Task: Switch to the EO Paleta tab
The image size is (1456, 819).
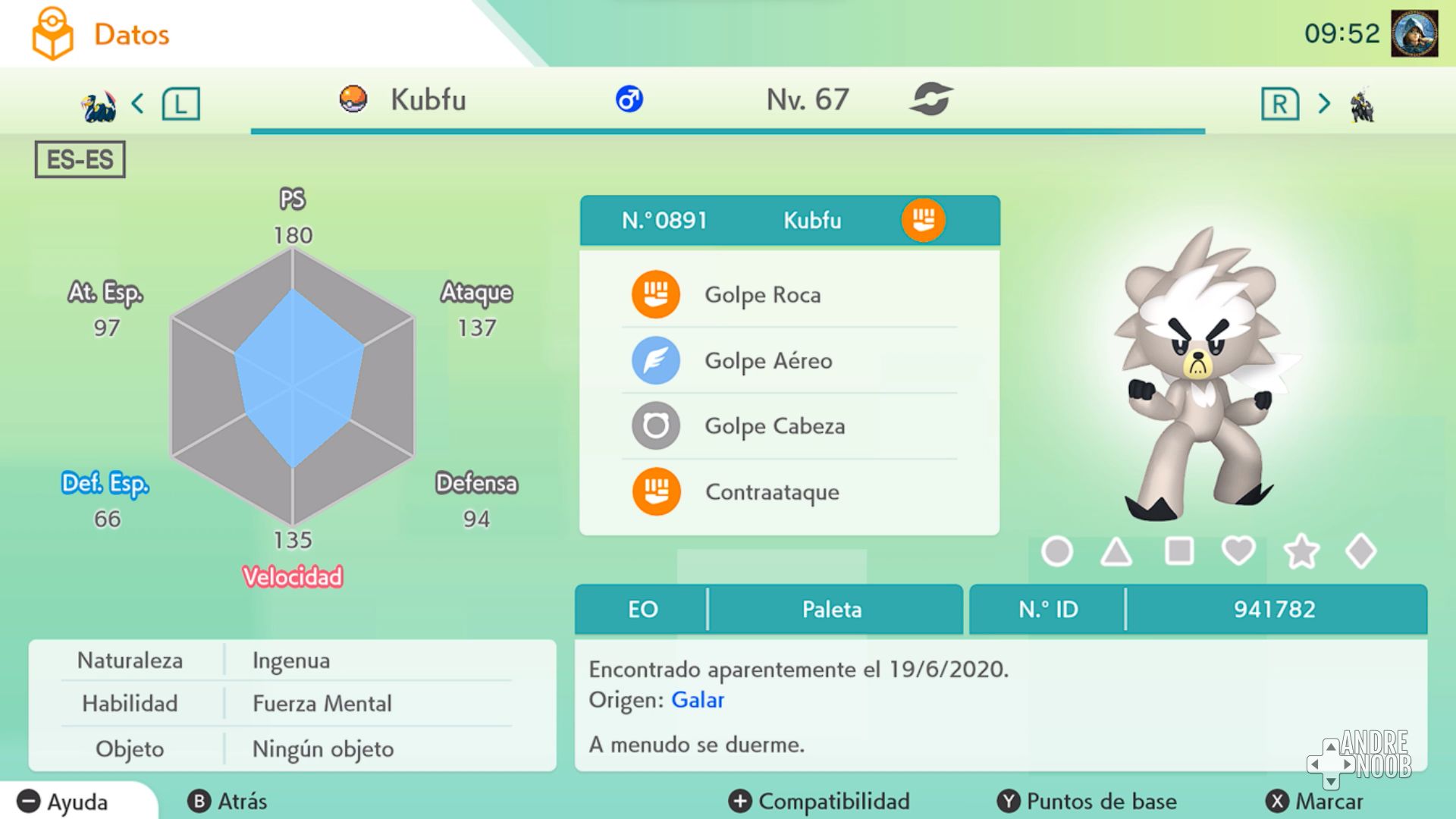Action: point(772,609)
